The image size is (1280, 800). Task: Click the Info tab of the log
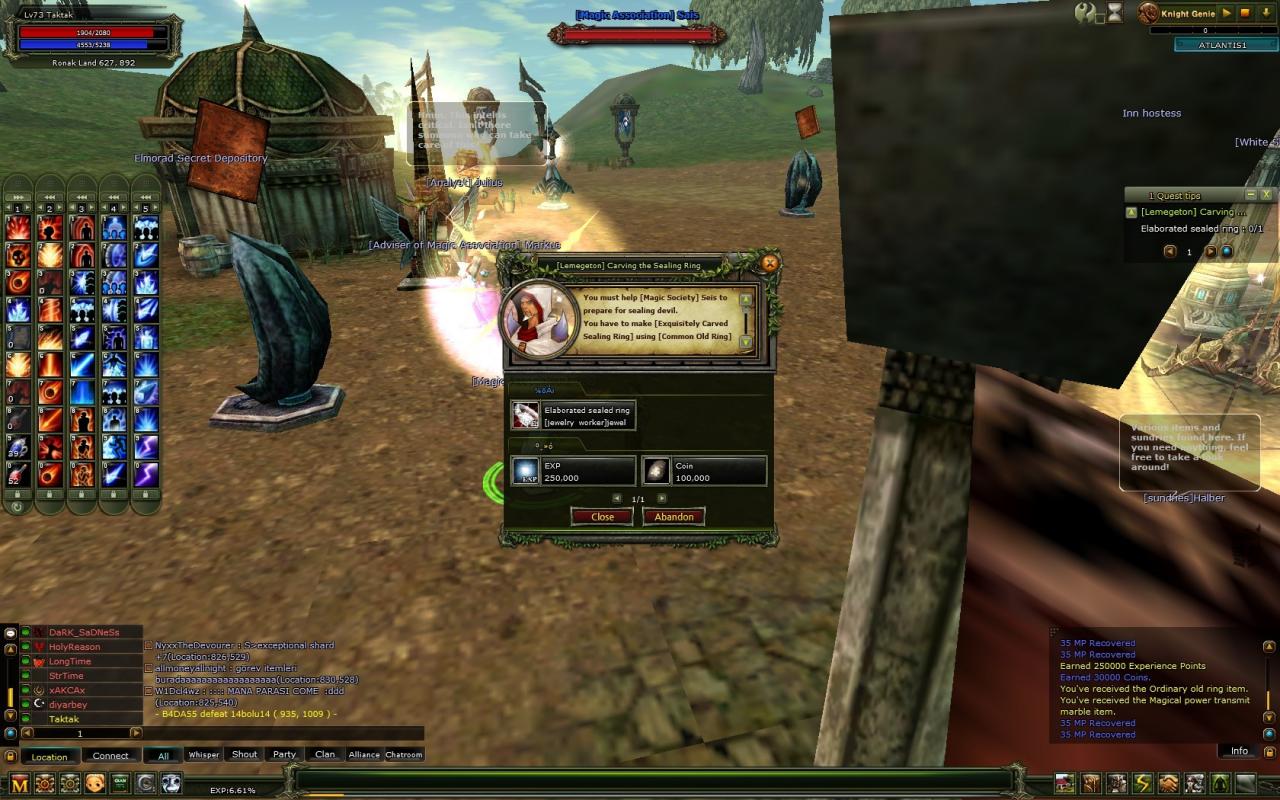(x=1239, y=751)
